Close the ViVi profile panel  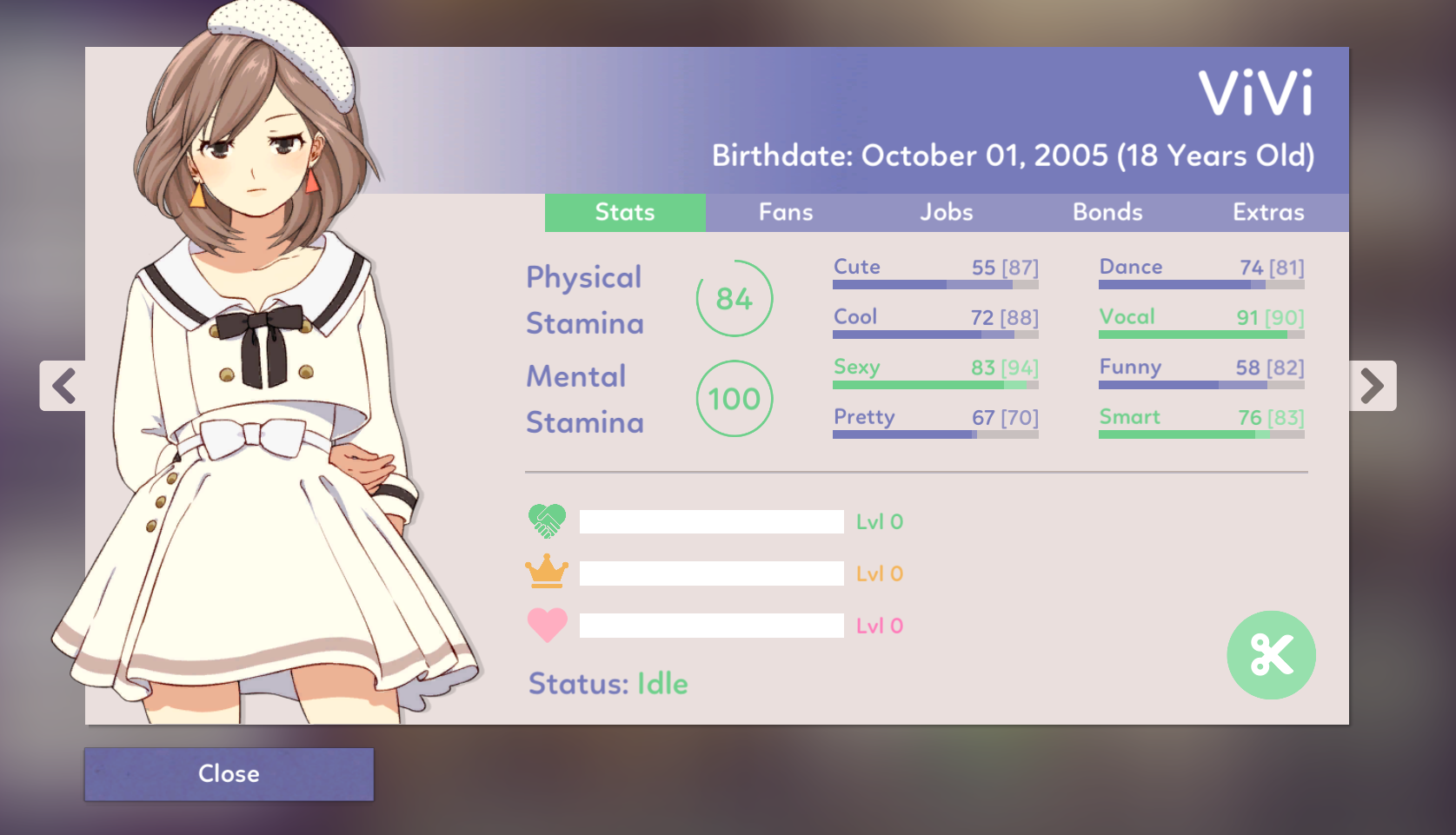click(229, 773)
